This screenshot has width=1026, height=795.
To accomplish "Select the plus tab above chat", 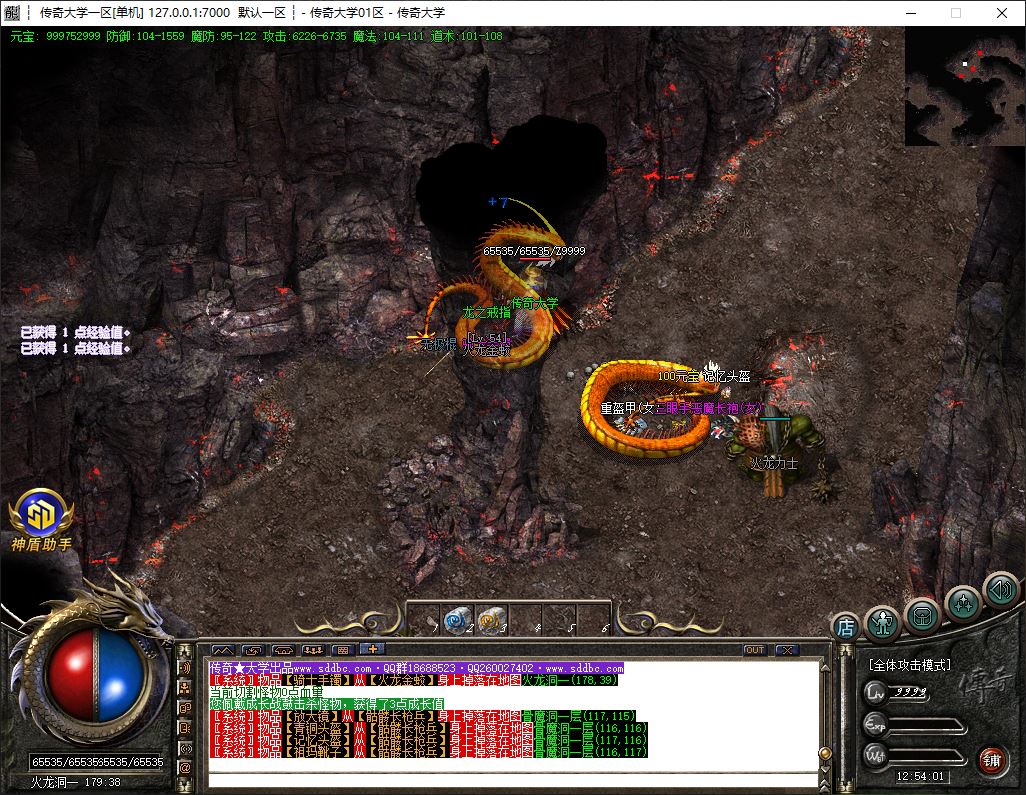I will (371, 650).
